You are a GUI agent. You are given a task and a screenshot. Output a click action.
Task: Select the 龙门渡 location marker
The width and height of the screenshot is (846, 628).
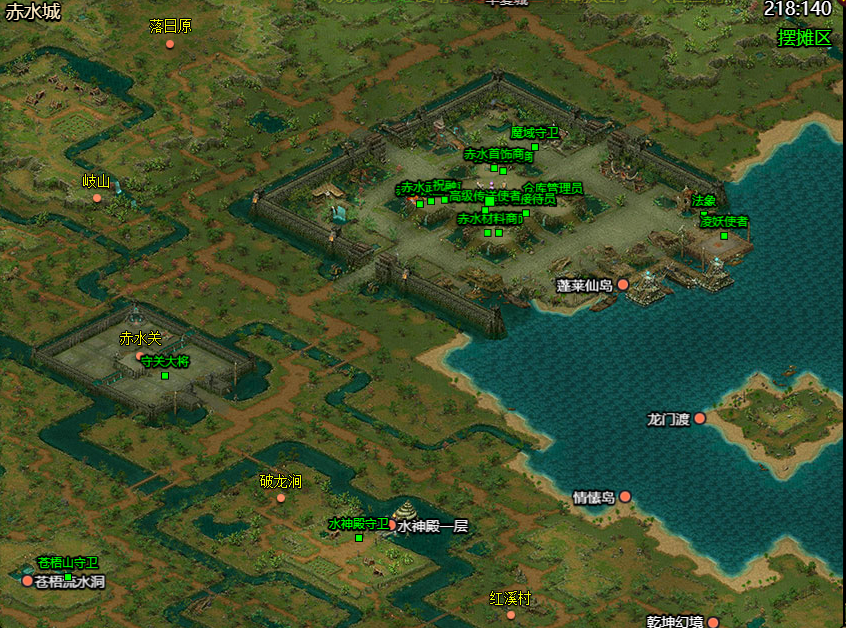coord(700,418)
